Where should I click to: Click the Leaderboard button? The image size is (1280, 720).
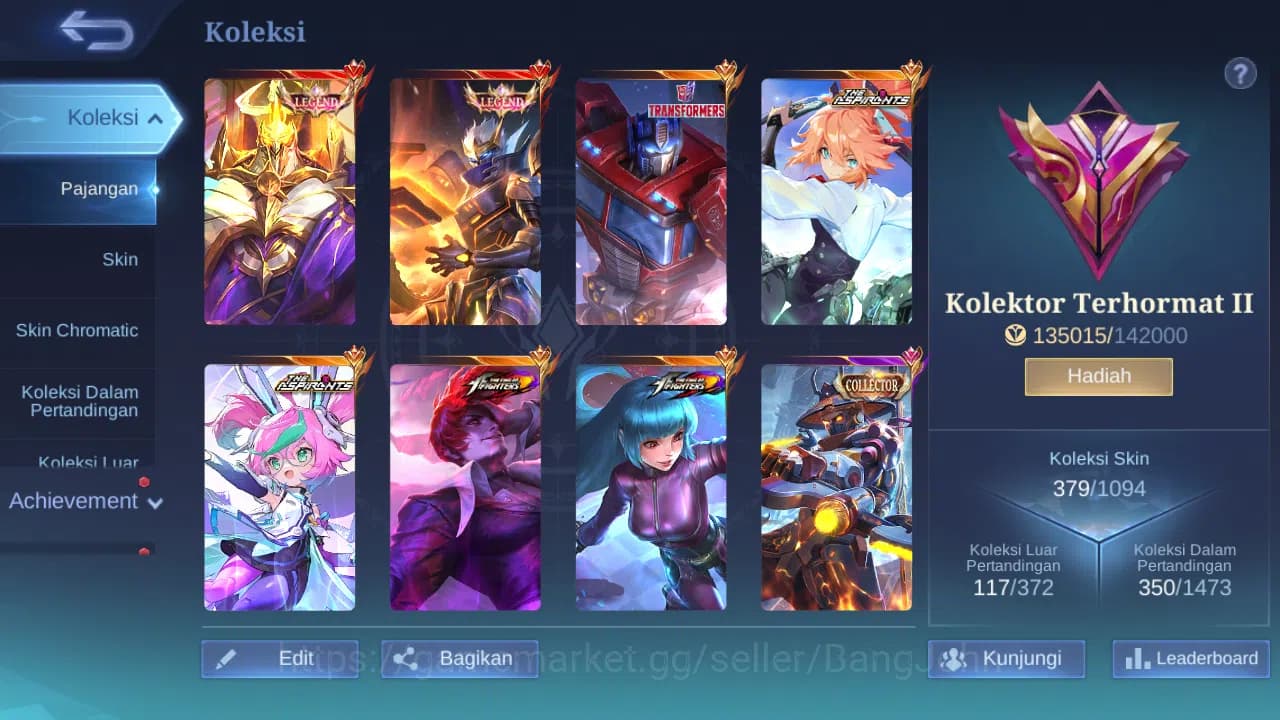click(1190, 659)
